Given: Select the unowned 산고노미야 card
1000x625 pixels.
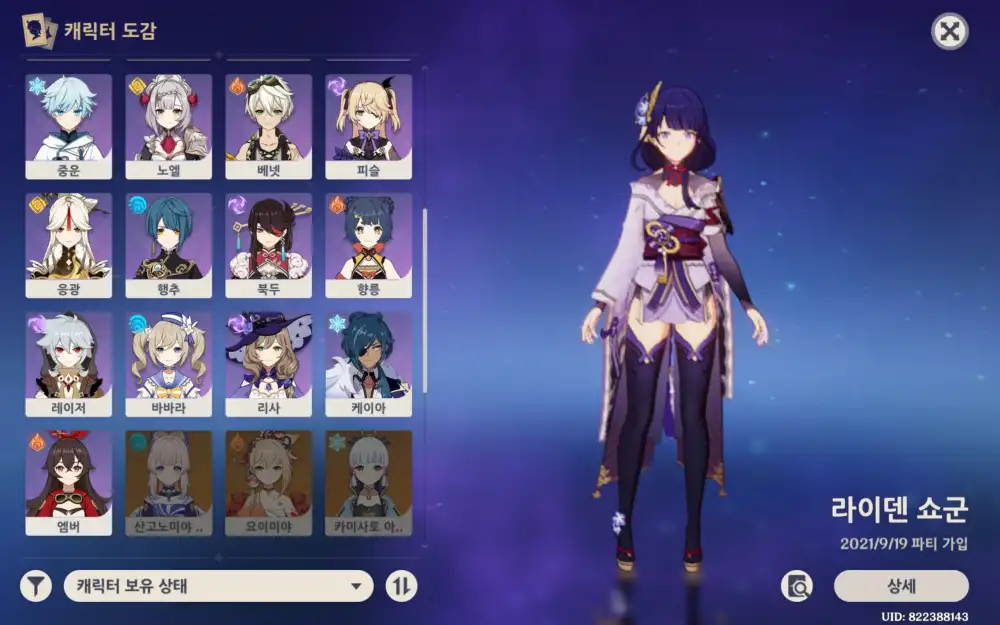Looking at the screenshot, I should (x=168, y=482).
